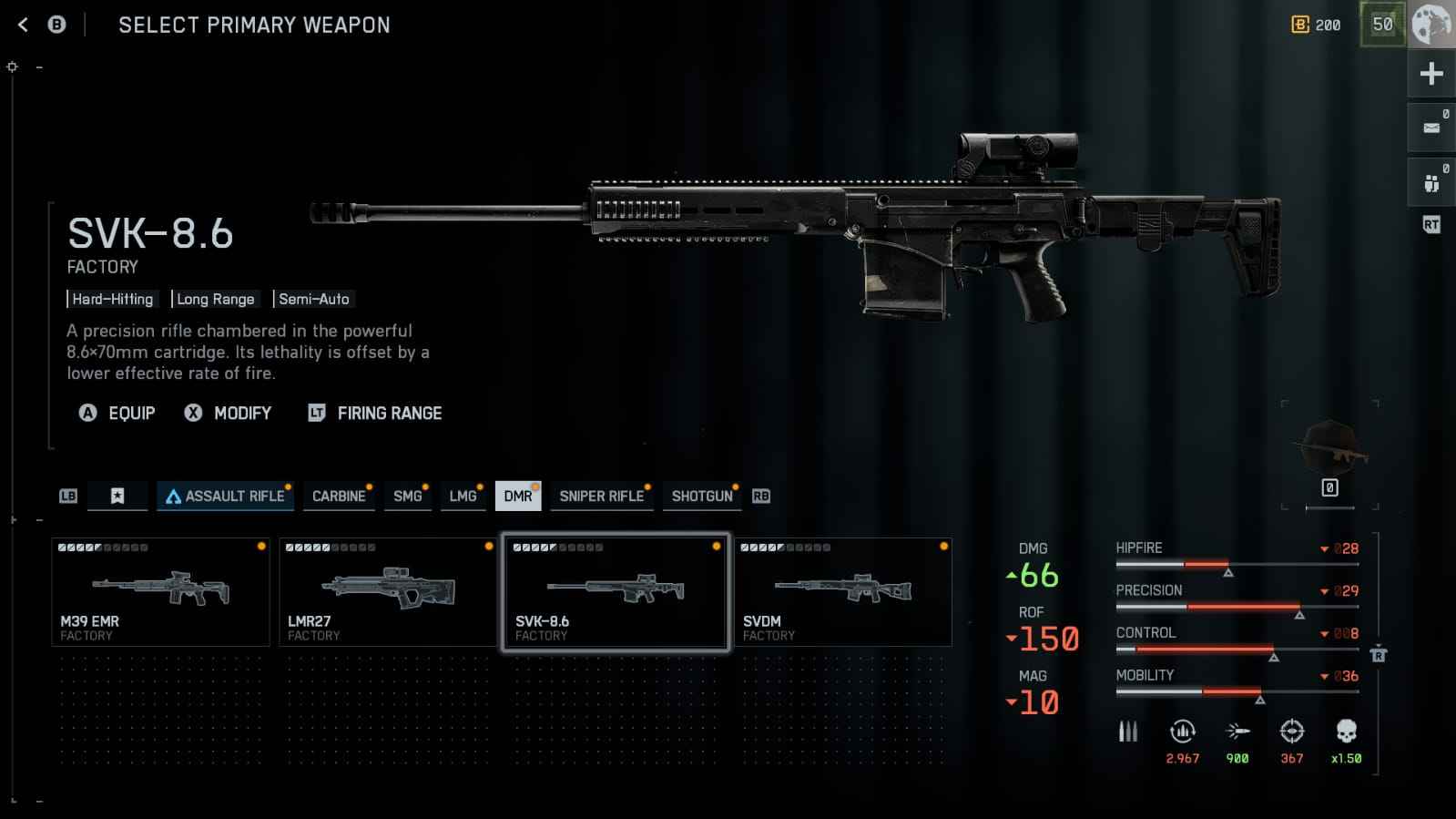Open the SMG weapon tab

407,497
